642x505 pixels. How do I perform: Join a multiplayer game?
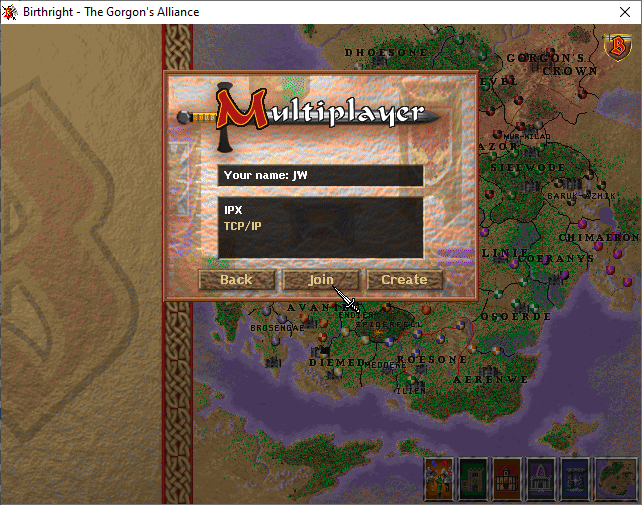pyautogui.click(x=320, y=280)
